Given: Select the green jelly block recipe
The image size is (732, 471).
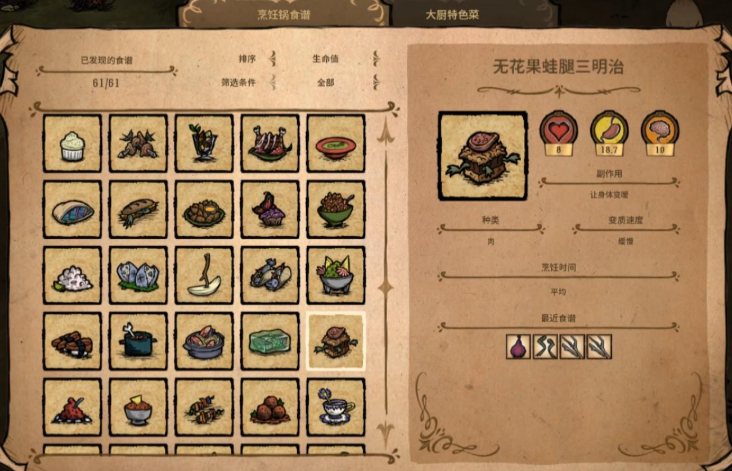Looking at the screenshot, I should point(270,342).
